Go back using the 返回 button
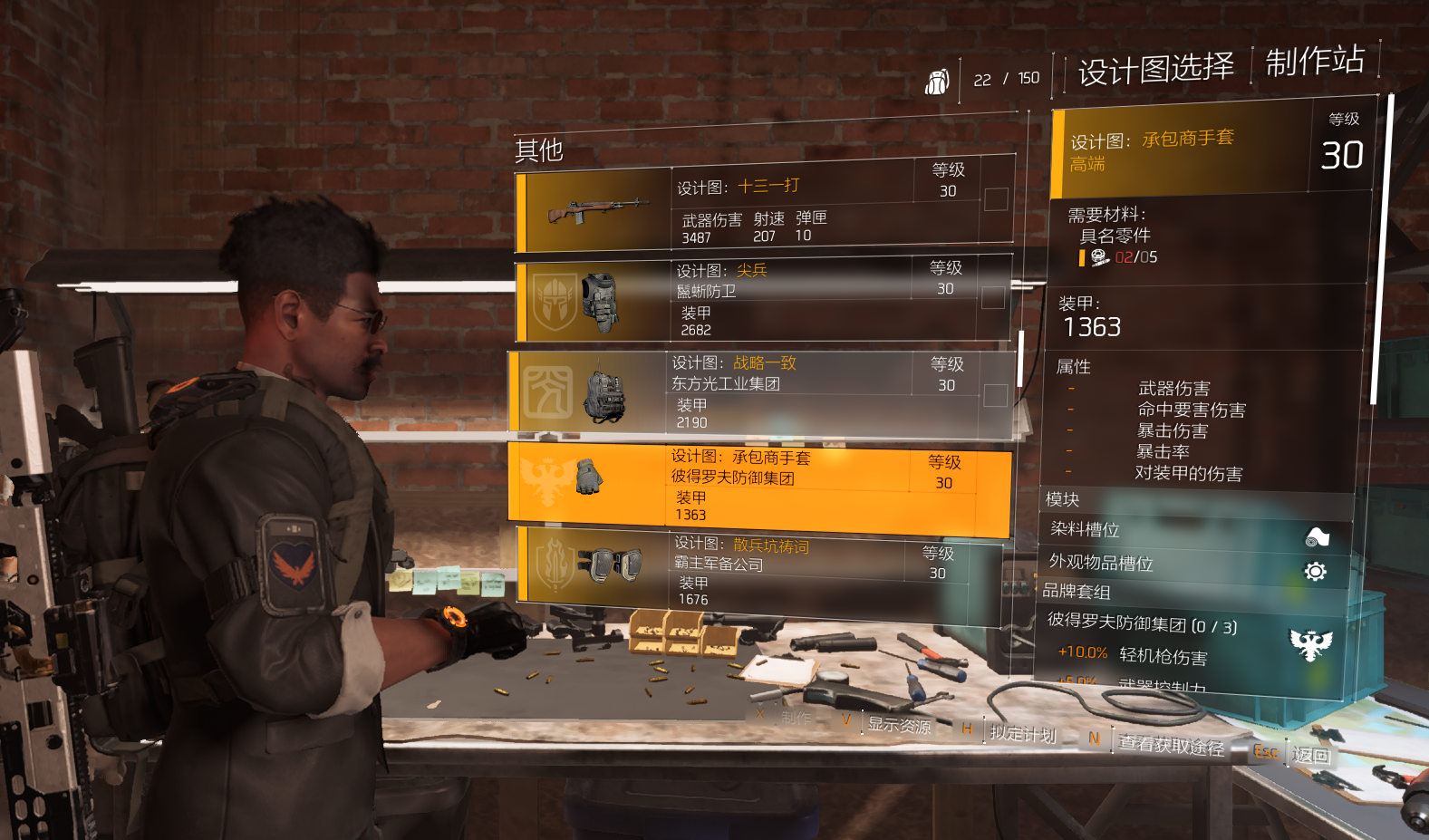The height and width of the screenshot is (840, 1429). point(1310,755)
